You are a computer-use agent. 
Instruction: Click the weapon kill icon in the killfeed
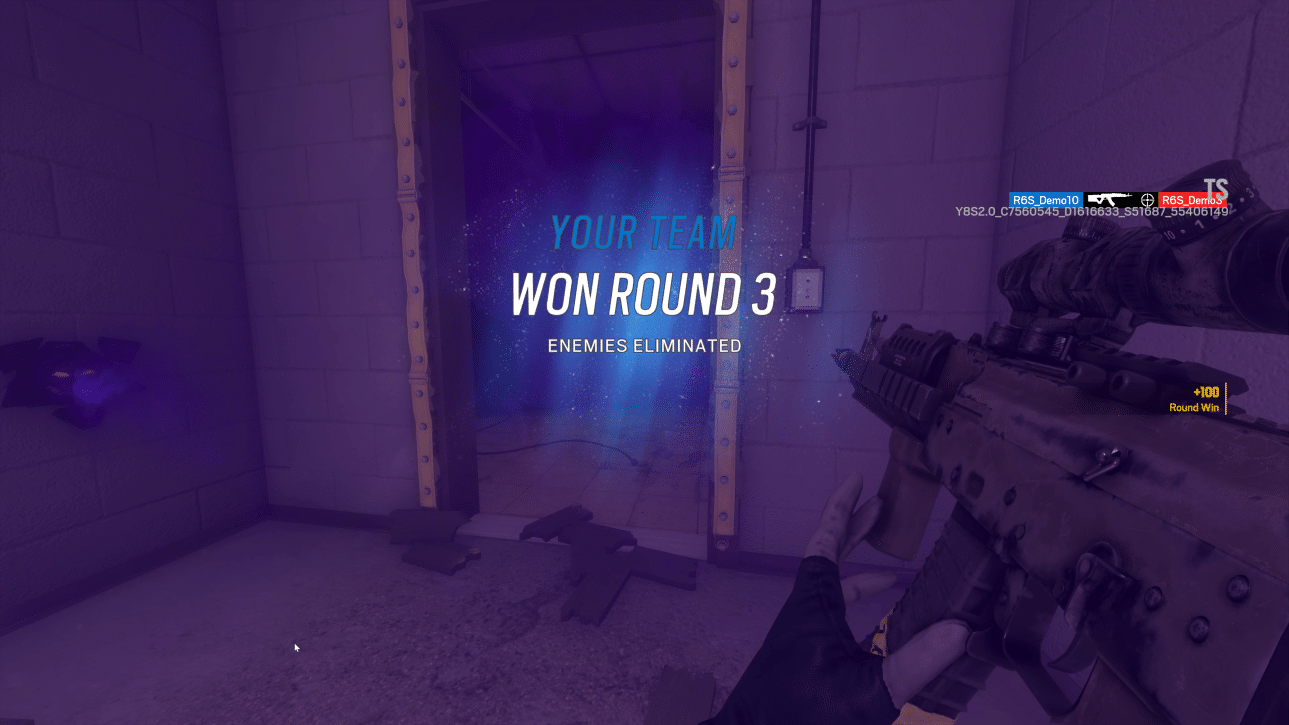pyautogui.click(x=1108, y=199)
